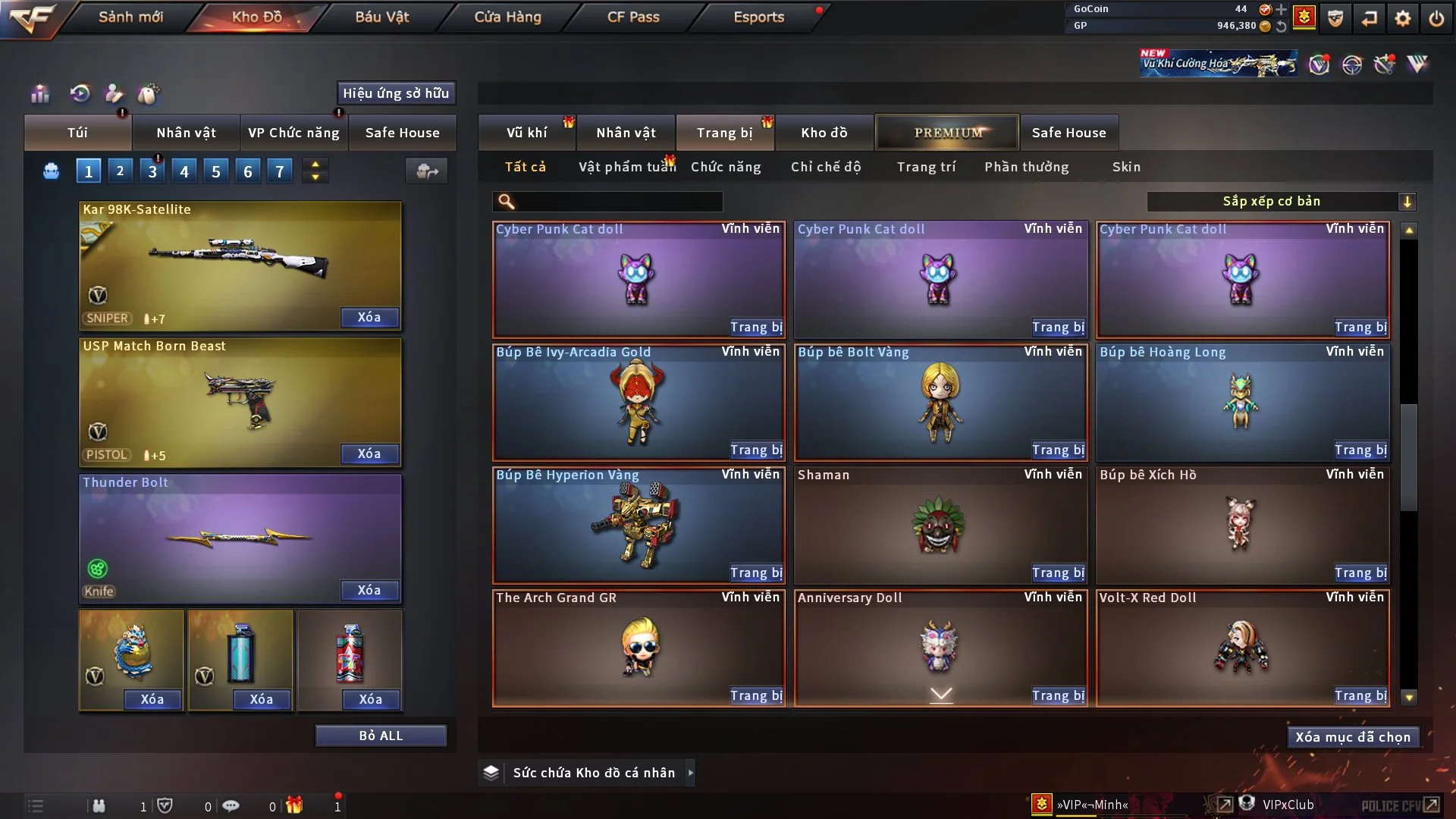Select the Búp Bê Hyperion Vàng item

click(638, 525)
